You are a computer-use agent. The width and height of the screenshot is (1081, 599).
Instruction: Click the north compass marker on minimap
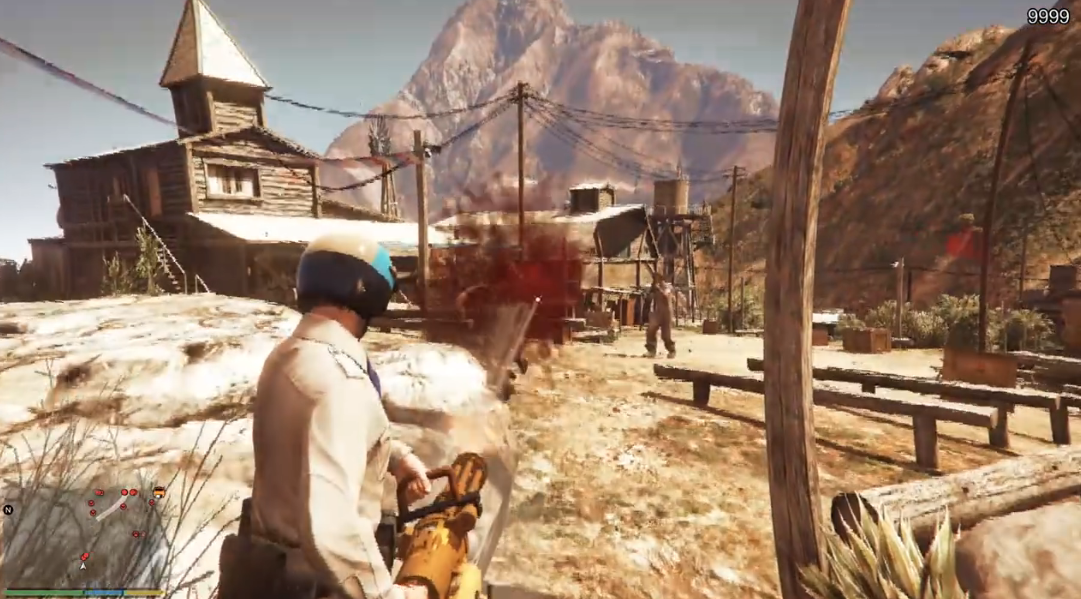9,509
